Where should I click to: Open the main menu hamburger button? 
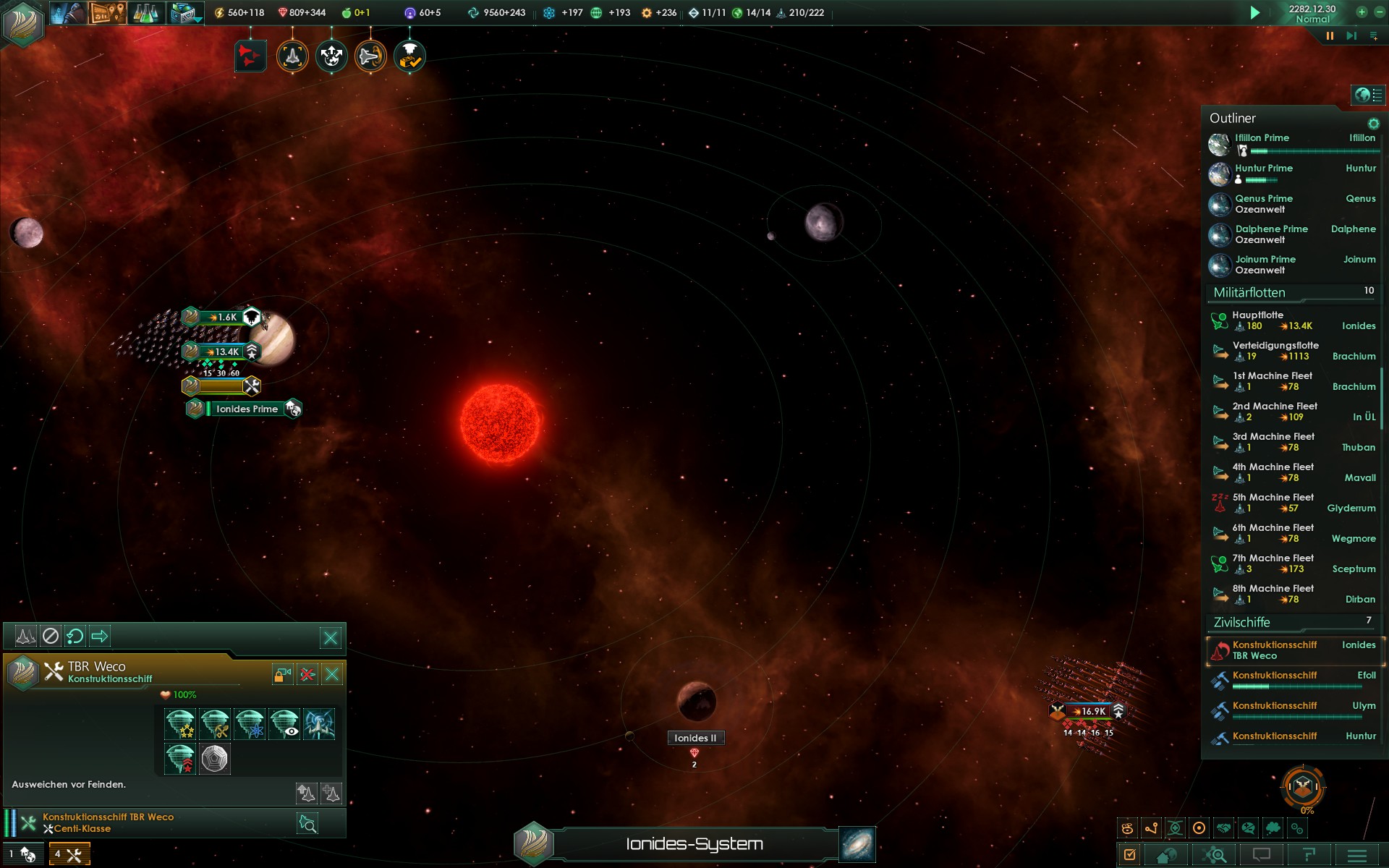tap(1357, 855)
